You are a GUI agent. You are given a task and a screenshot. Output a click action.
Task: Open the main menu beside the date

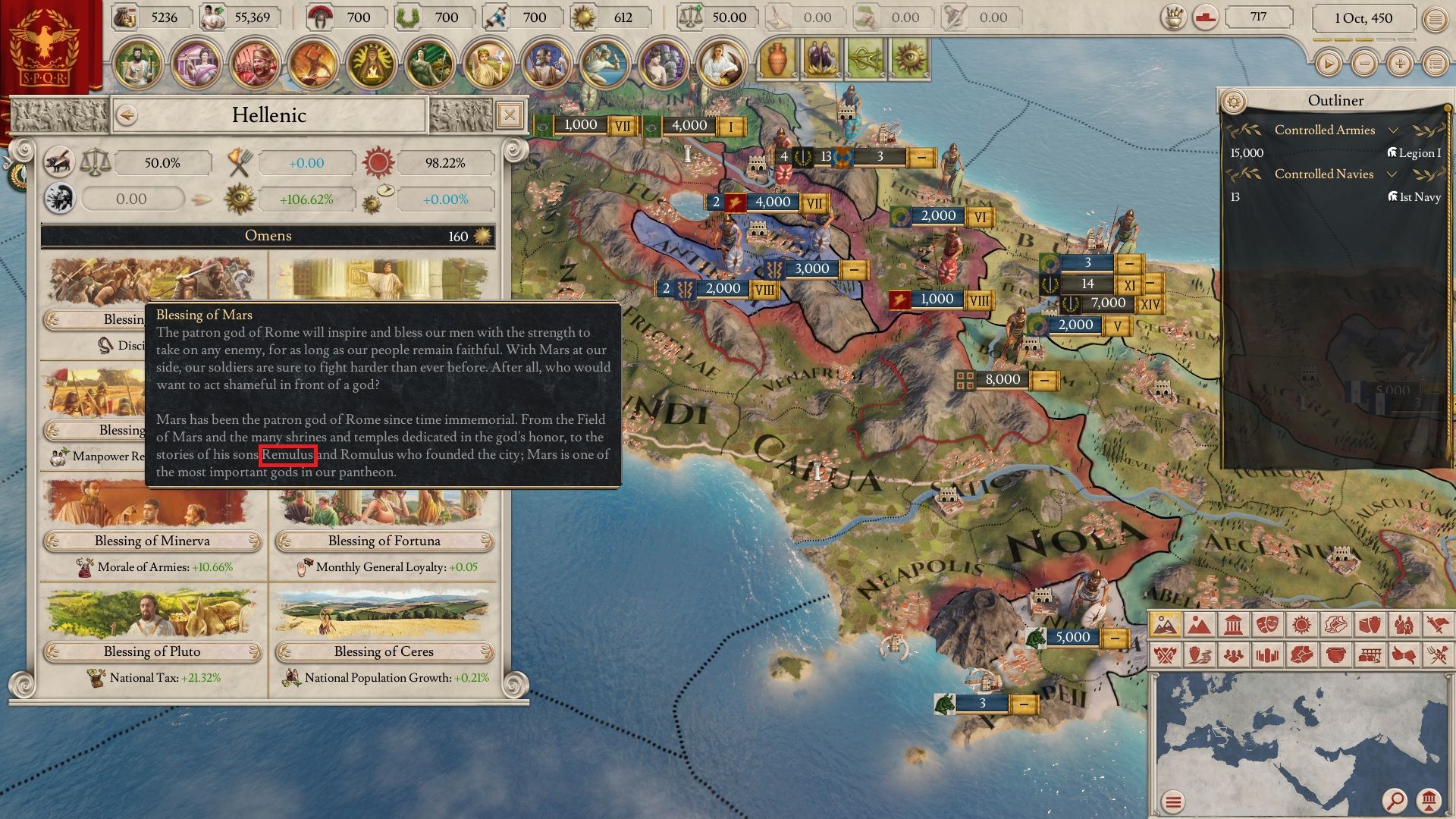coord(1435,20)
